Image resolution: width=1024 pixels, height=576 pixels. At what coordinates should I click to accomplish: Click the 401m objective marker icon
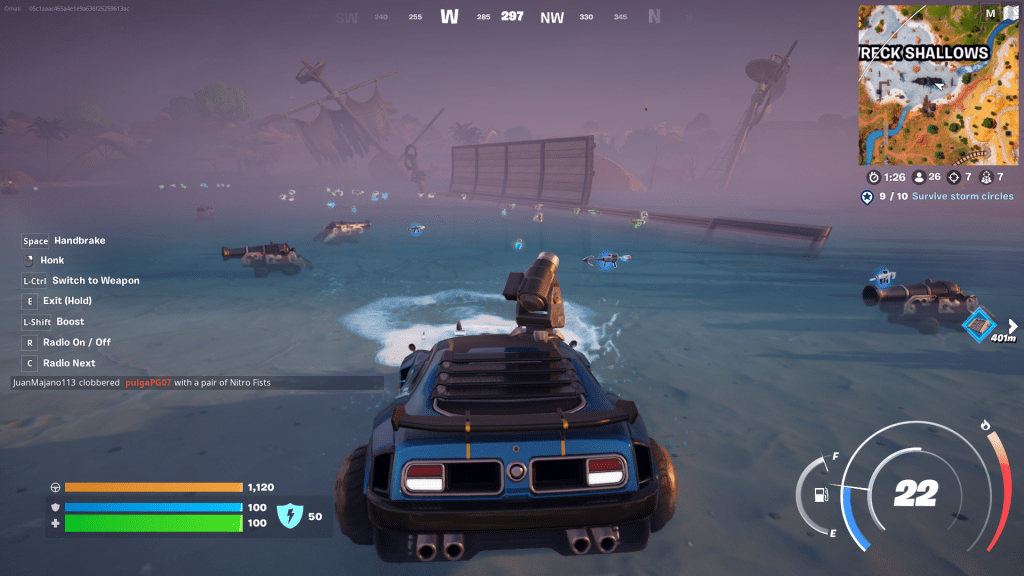click(x=977, y=324)
